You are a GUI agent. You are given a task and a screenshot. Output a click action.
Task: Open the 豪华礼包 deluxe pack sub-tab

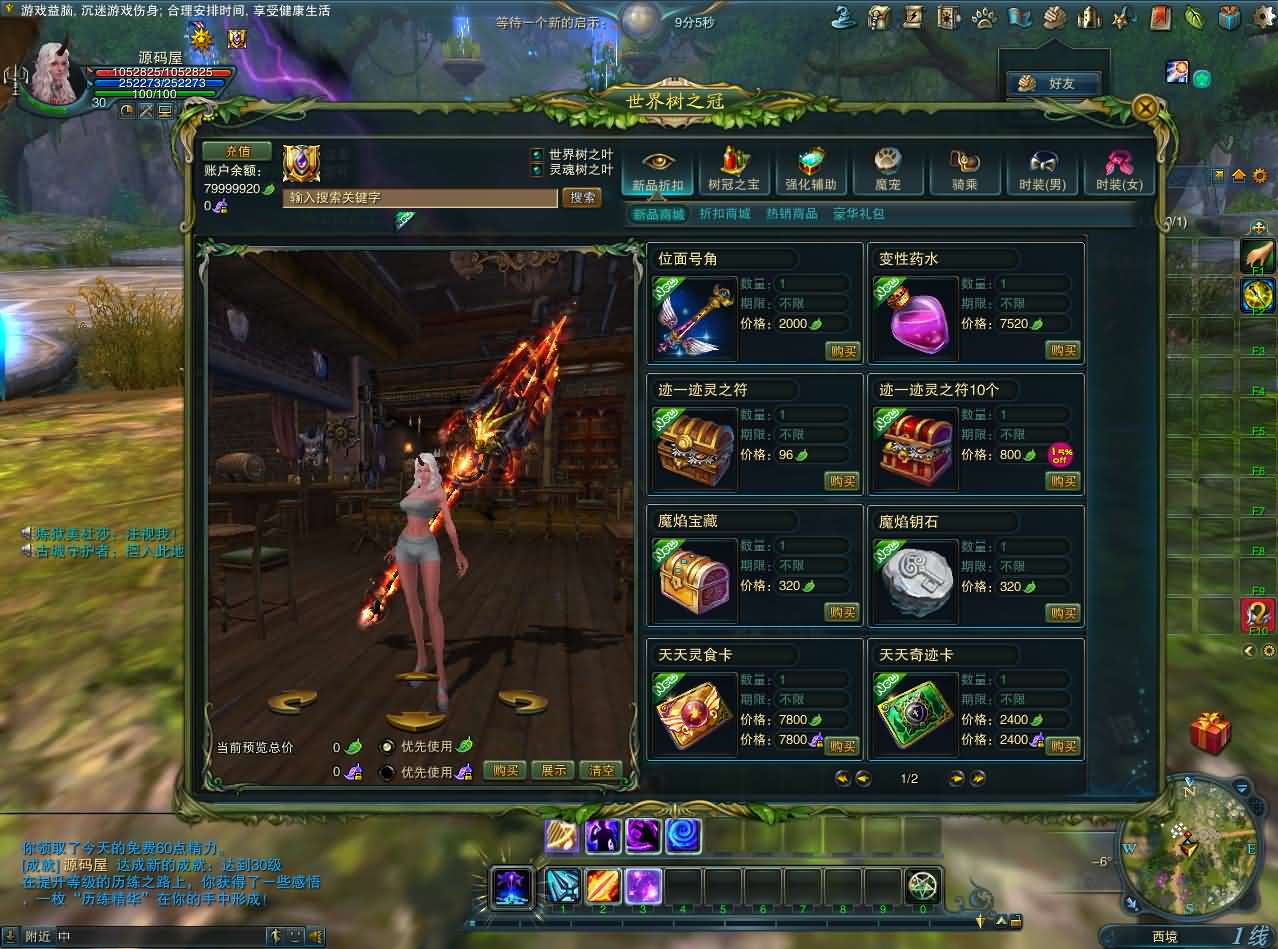[858, 214]
